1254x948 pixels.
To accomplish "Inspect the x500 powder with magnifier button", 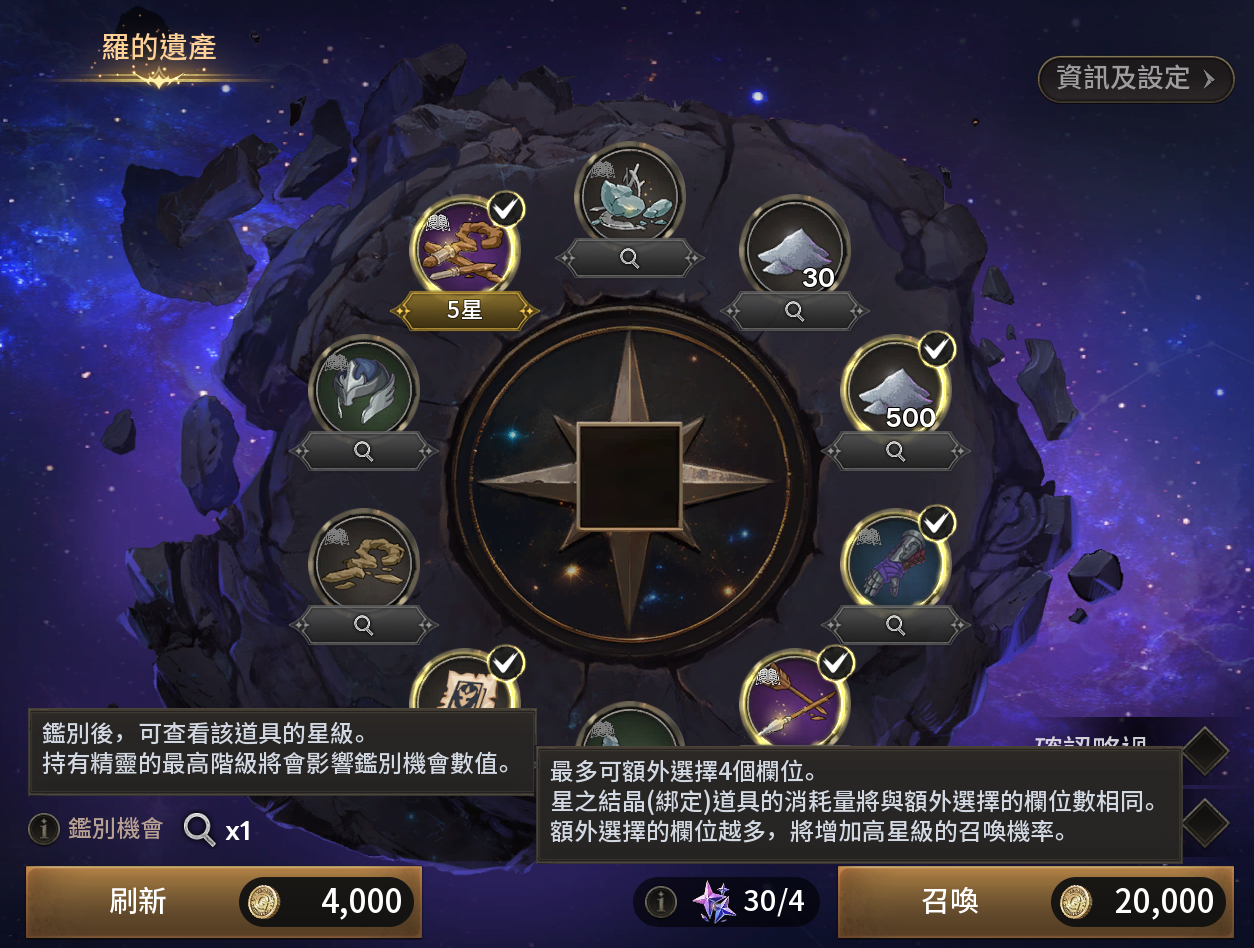I will click(896, 452).
